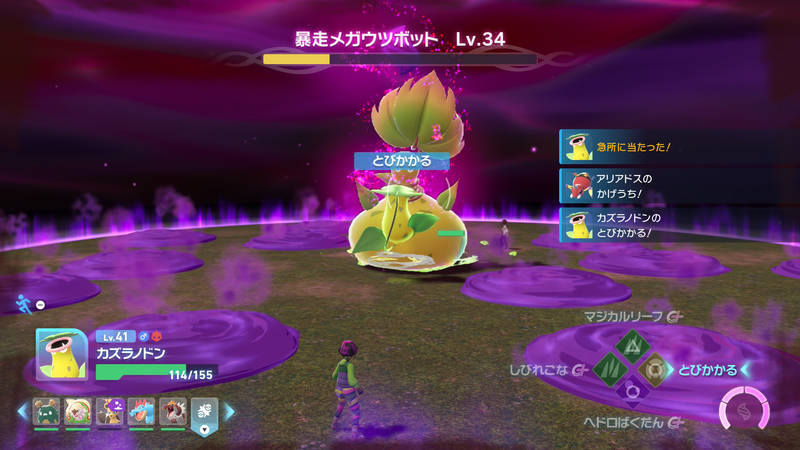Viewport: 800px width, 450px height.
Task: Switch to the white fluffy party Pokémon
Action: point(78,410)
